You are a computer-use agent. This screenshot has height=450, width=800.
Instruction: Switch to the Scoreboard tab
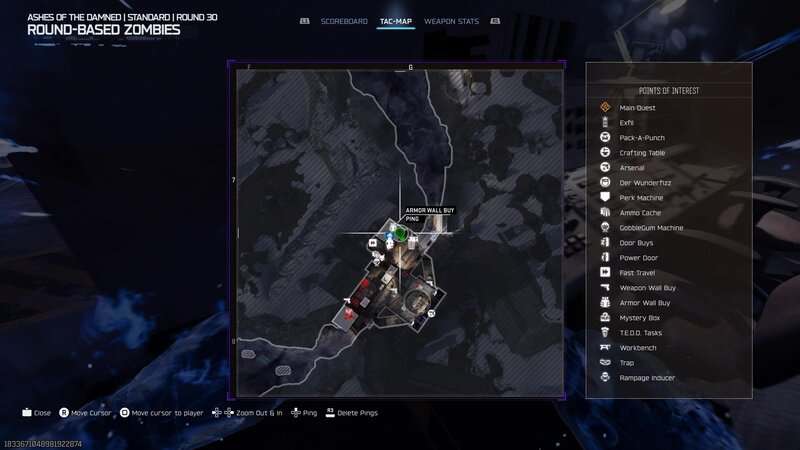344,21
